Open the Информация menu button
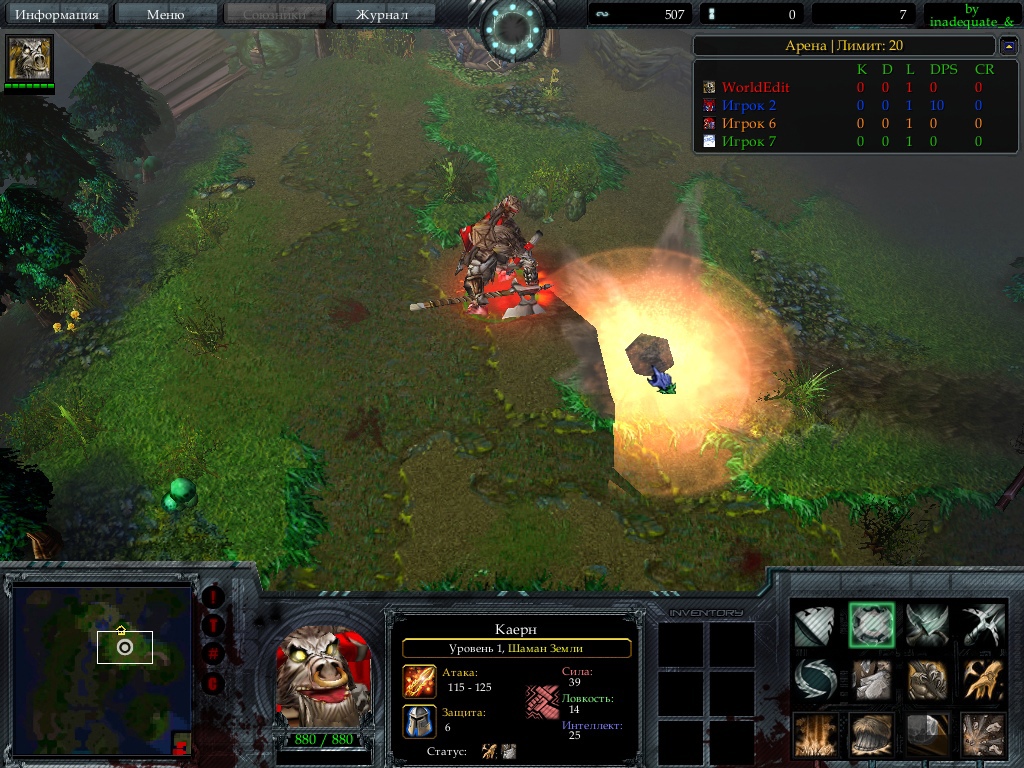The height and width of the screenshot is (768, 1024). point(57,14)
